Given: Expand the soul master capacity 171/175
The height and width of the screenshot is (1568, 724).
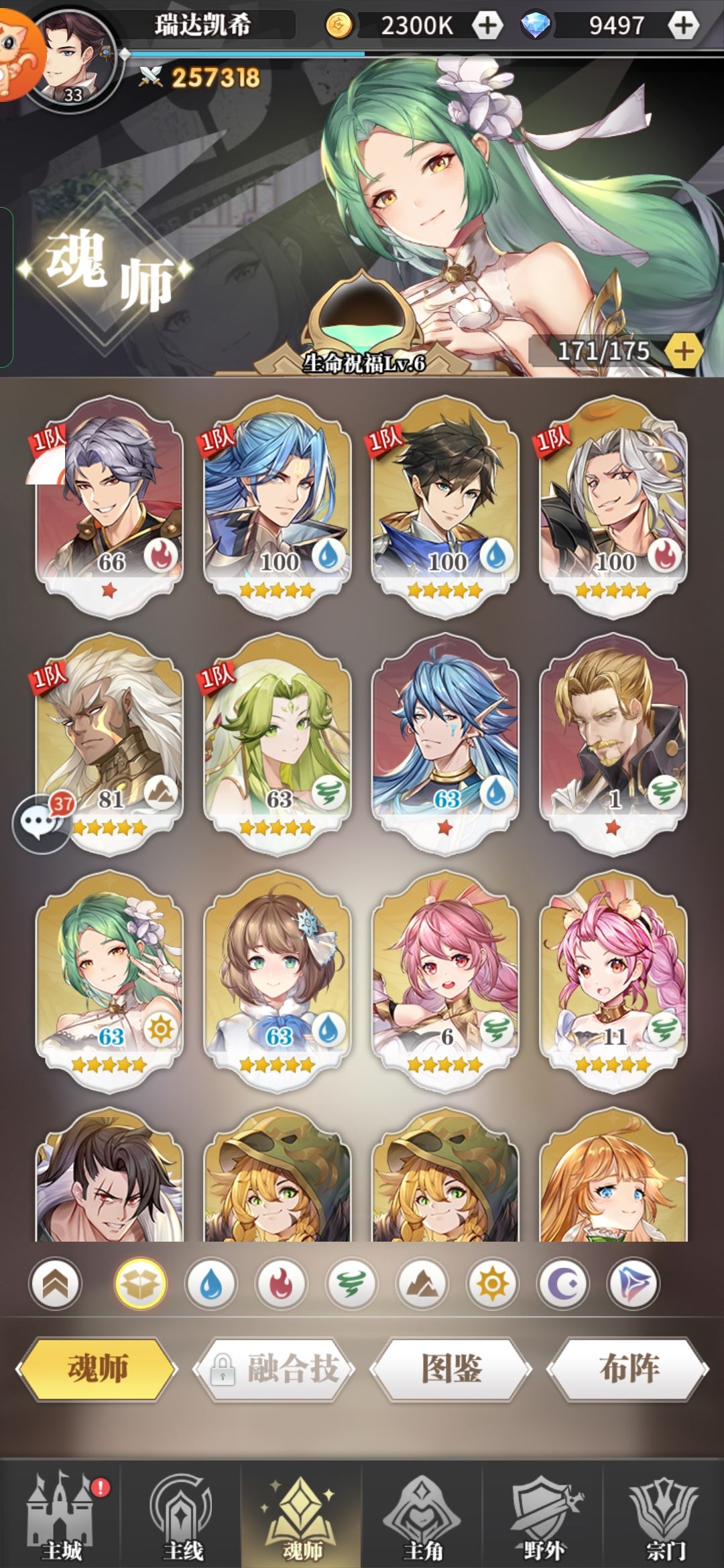Looking at the screenshot, I should pos(683,351).
